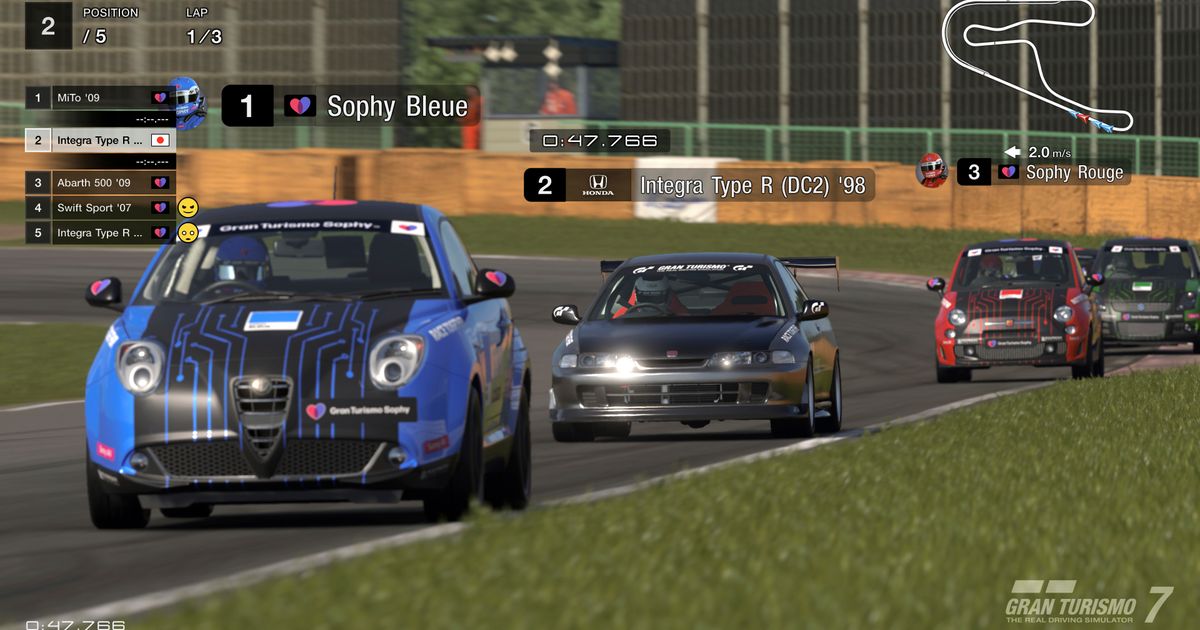Click the Integra Type R (DC2) '98 label
Image resolution: width=1200 pixels, height=630 pixels.
tap(752, 185)
